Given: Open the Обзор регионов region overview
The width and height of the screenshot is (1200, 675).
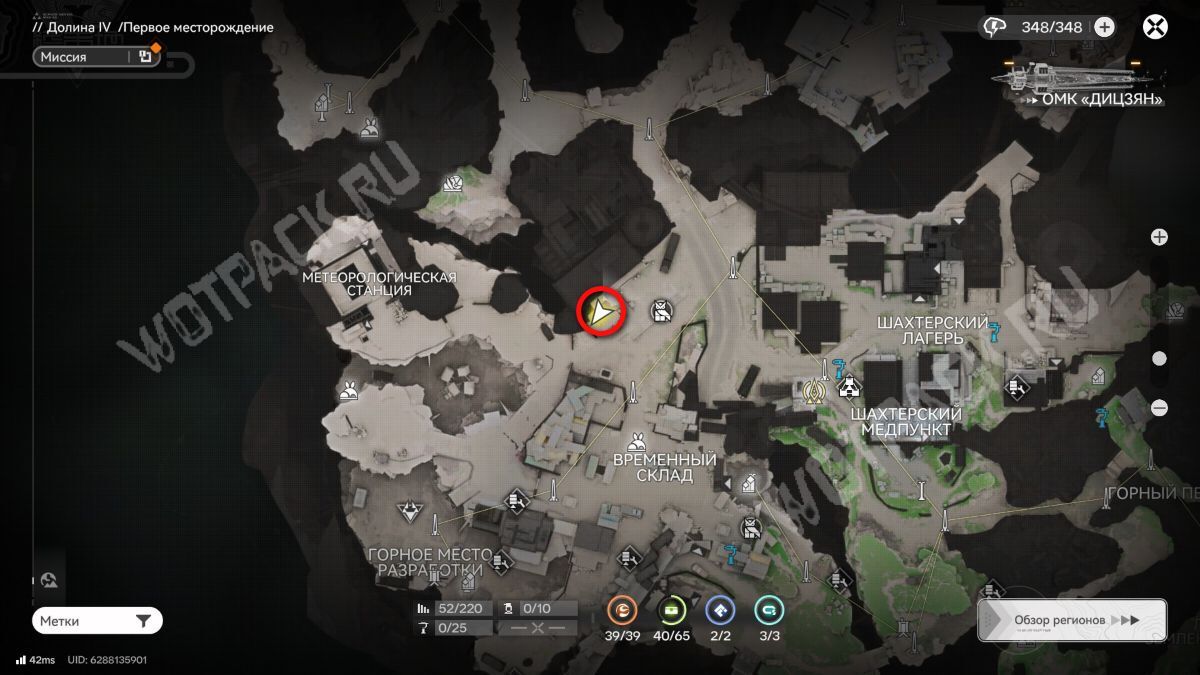Looking at the screenshot, I should click(1072, 620).
